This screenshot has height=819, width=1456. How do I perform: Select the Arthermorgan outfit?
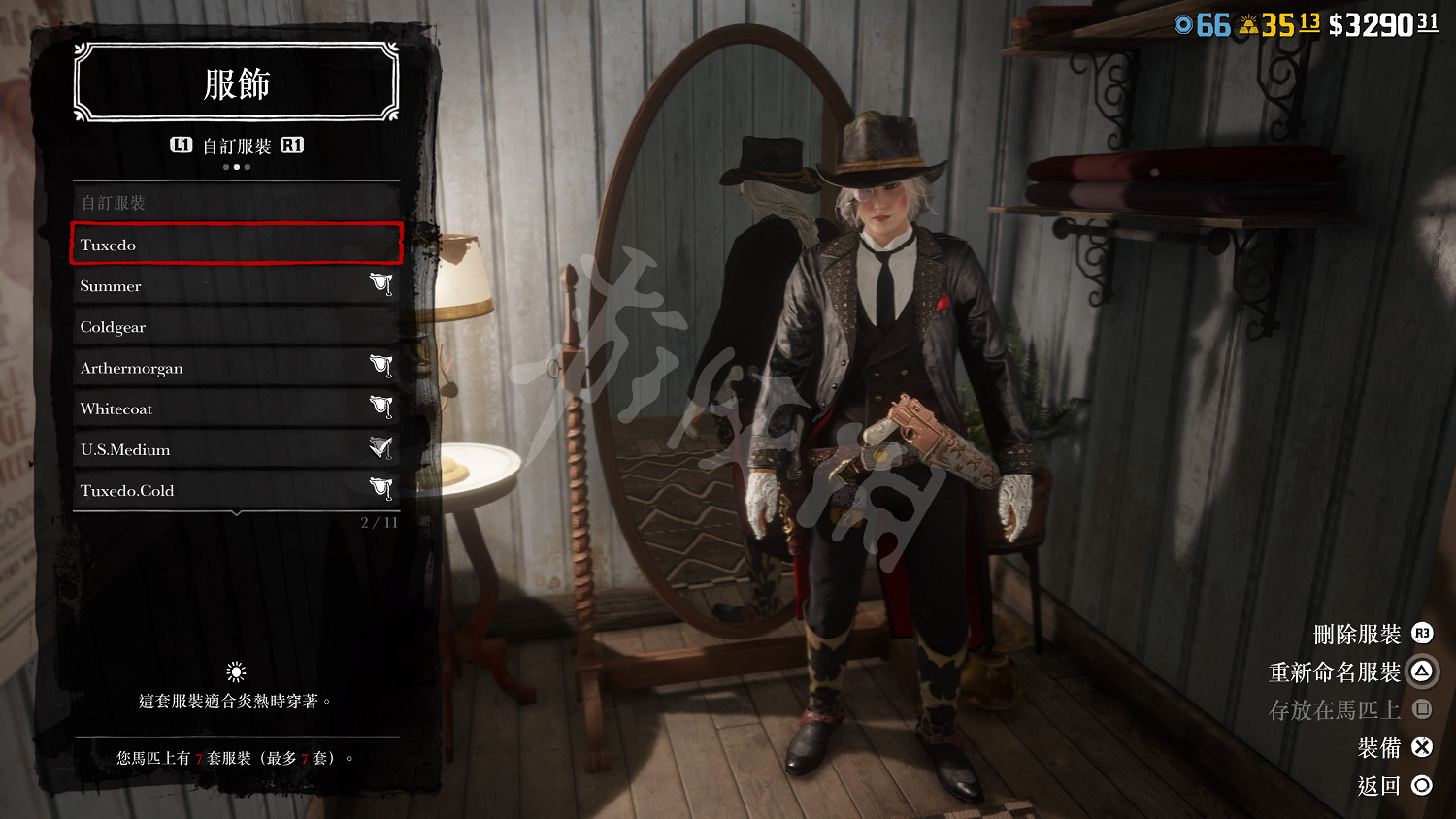pyautogui.click(x=236, y=368)
